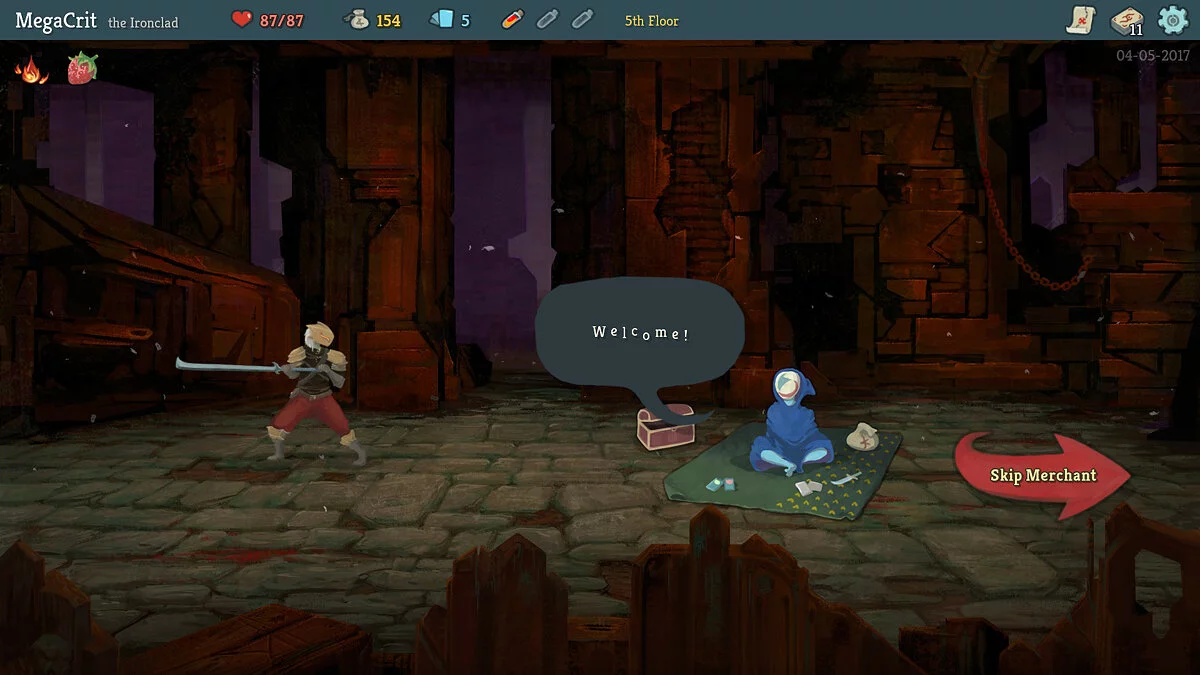This screenshot has width=1200, height=675.
Task: View the deck of 11 cards
Action: click(x=1127, y=20)
